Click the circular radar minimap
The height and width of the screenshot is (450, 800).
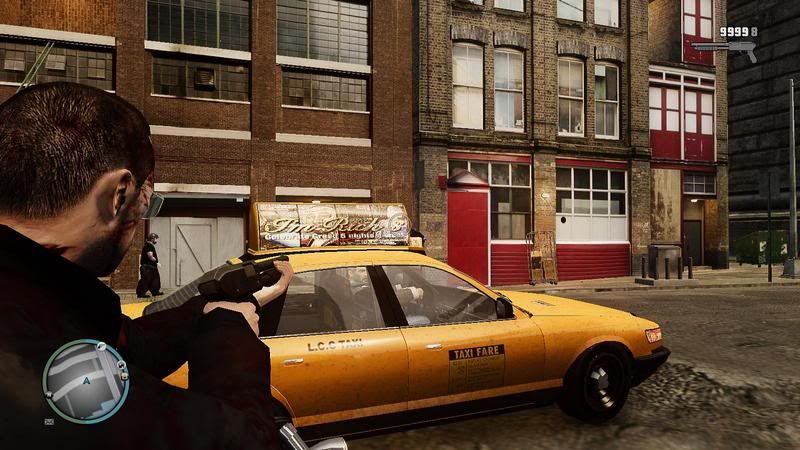[87, 380]
